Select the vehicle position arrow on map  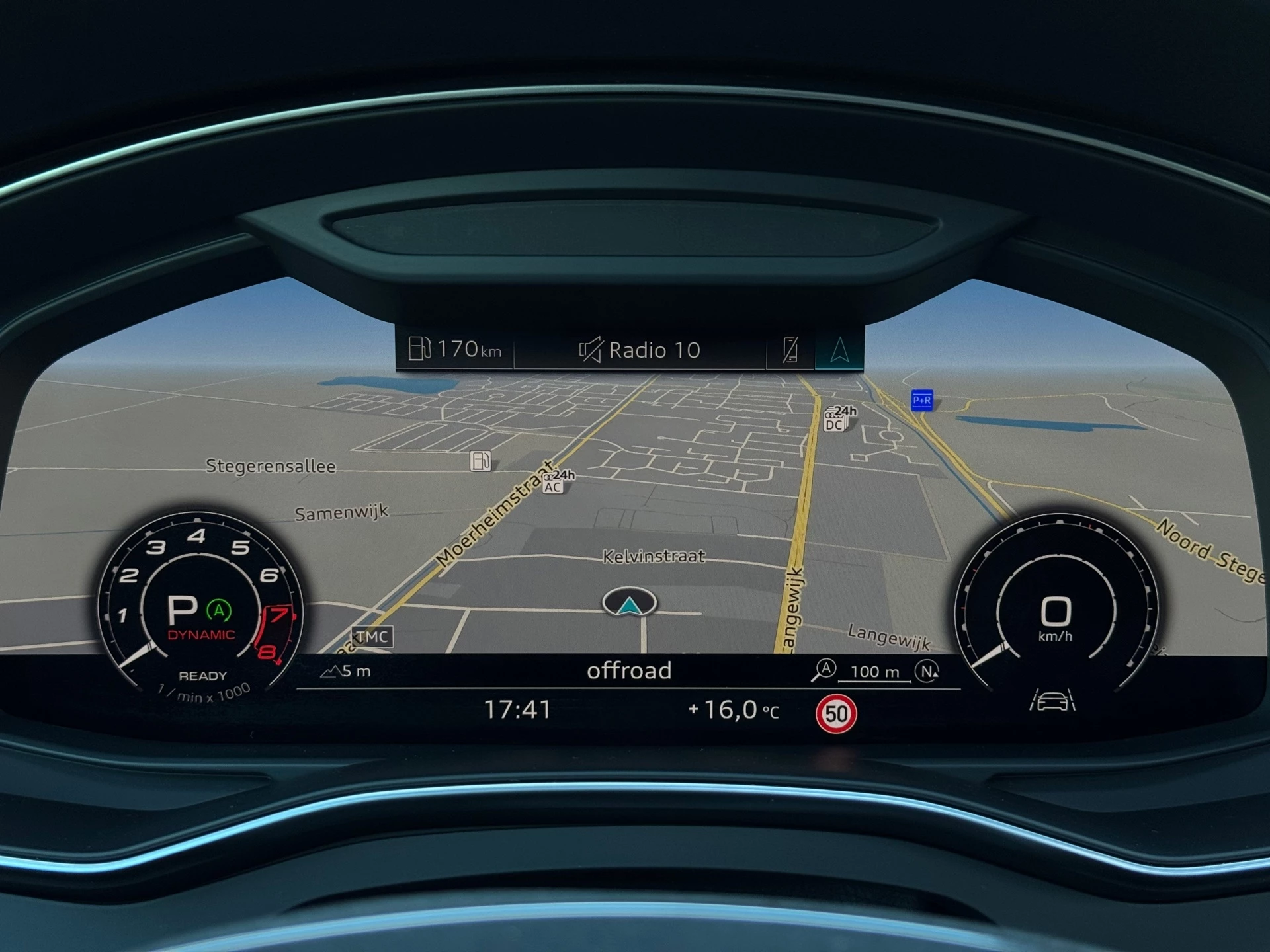click(x=630, y=603)
